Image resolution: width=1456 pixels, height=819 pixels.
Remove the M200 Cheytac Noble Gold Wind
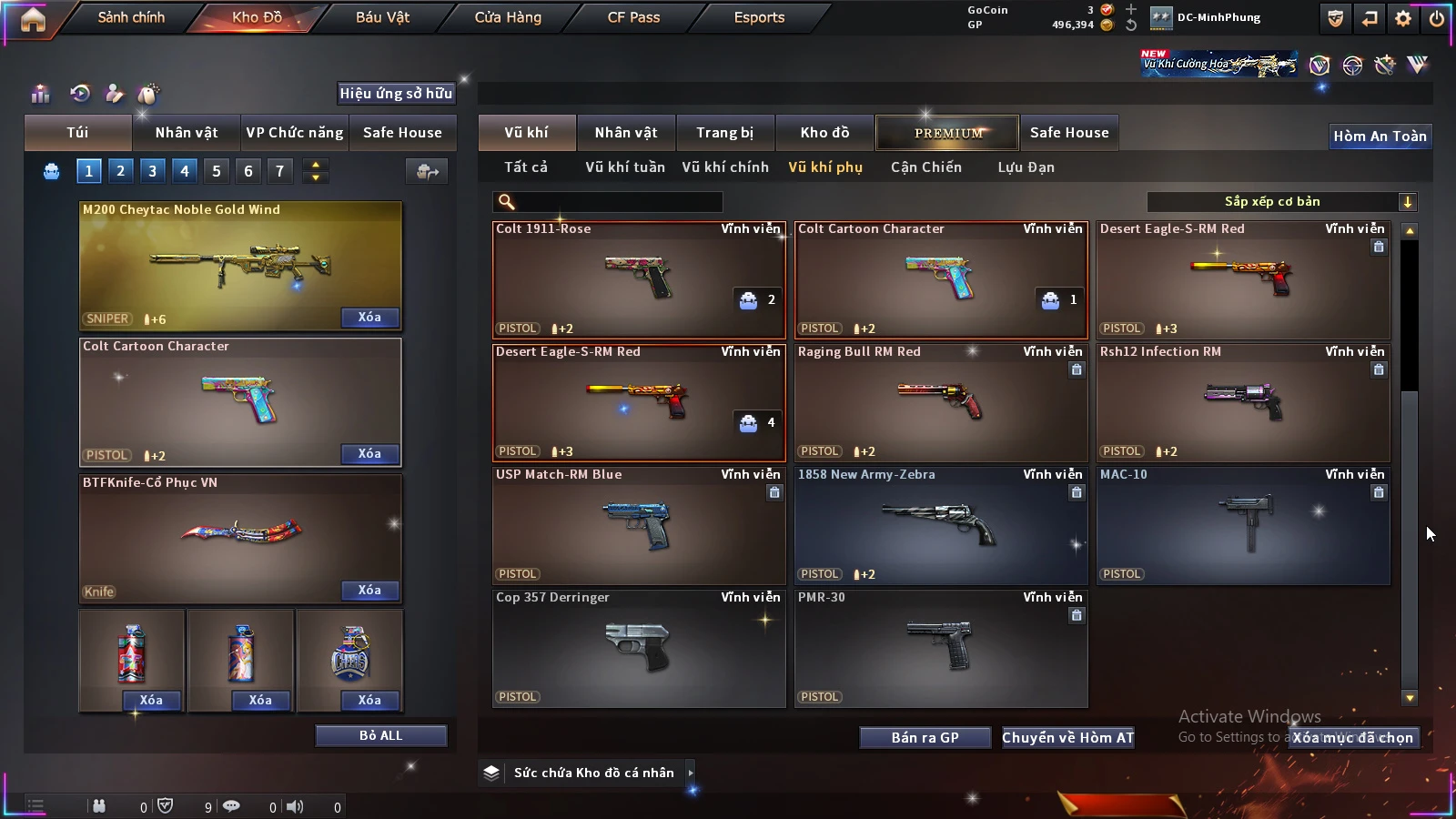coord(369,318)
